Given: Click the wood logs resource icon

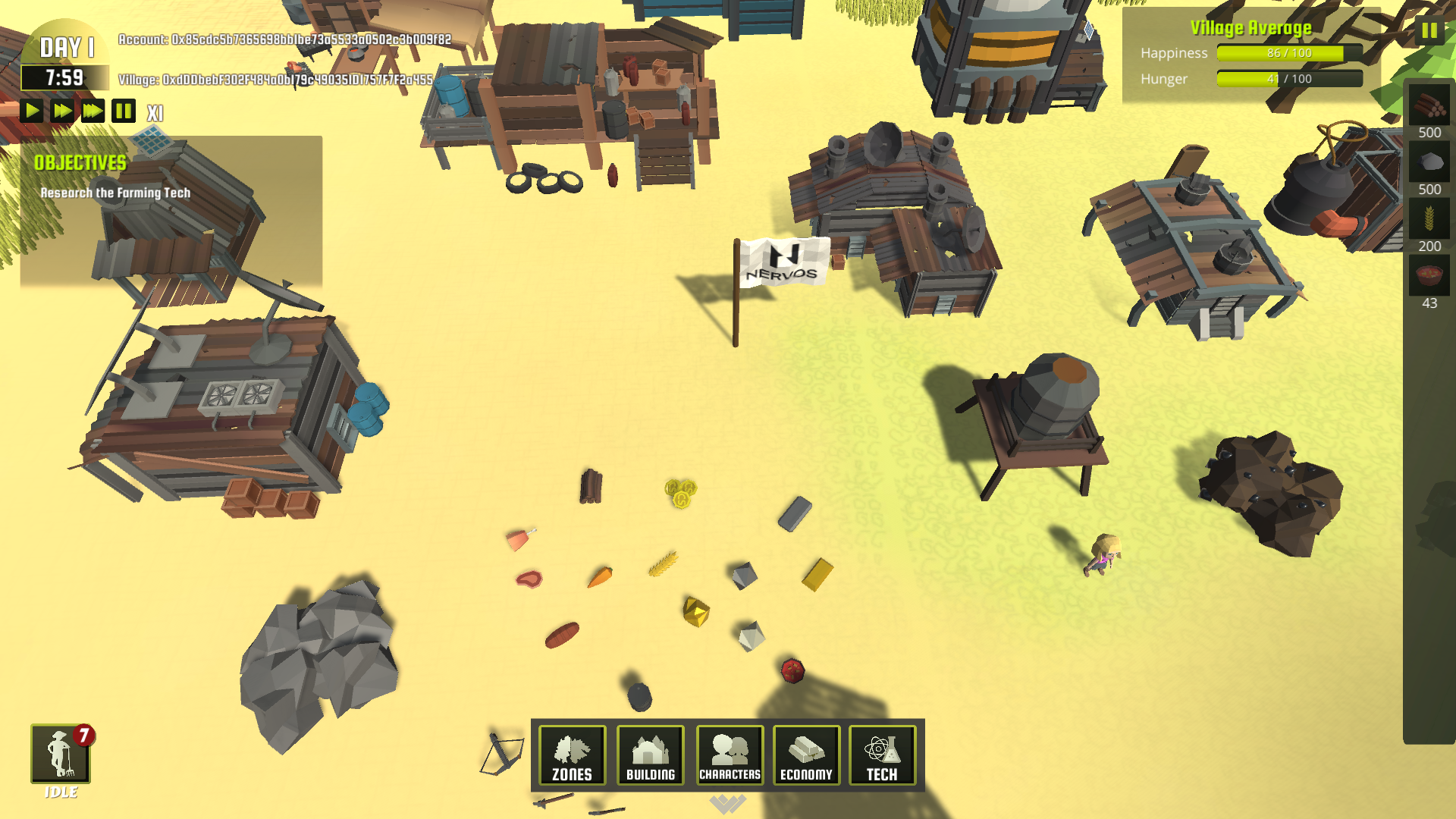Looking at the screenshot, I should [1429, 106].
